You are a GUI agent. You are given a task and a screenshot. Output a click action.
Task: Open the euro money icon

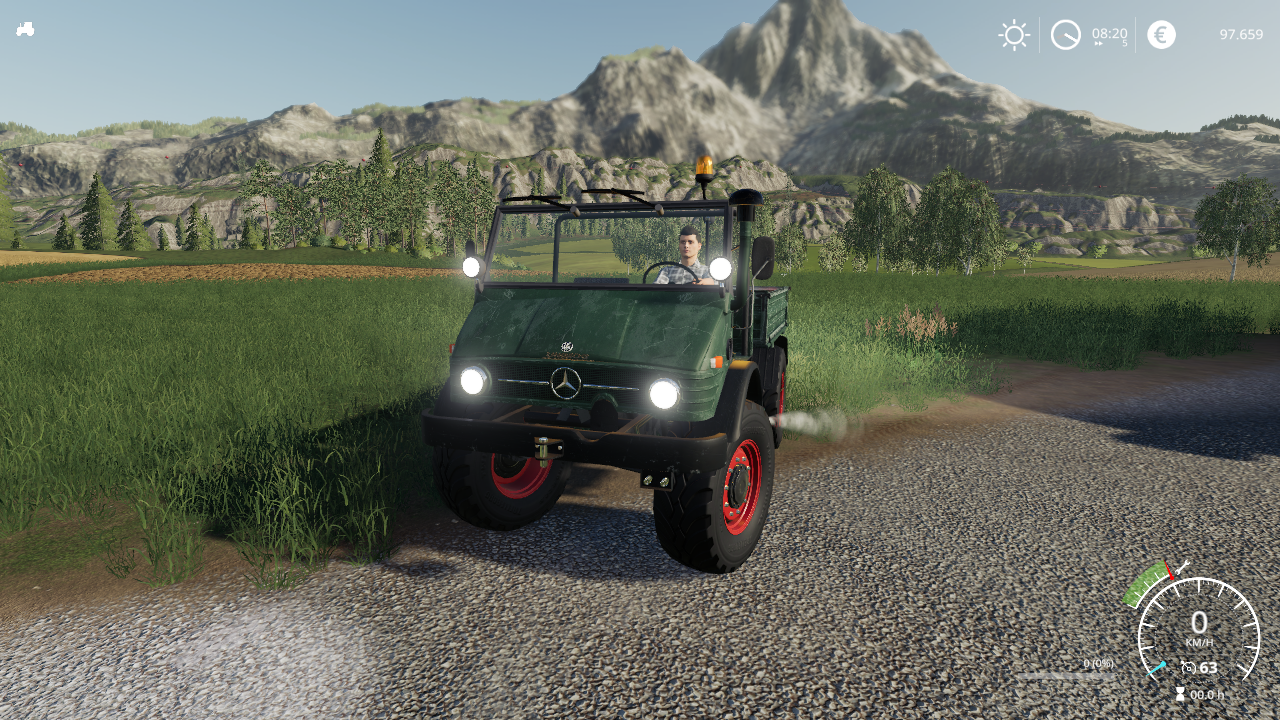(x=1161, y=35)
